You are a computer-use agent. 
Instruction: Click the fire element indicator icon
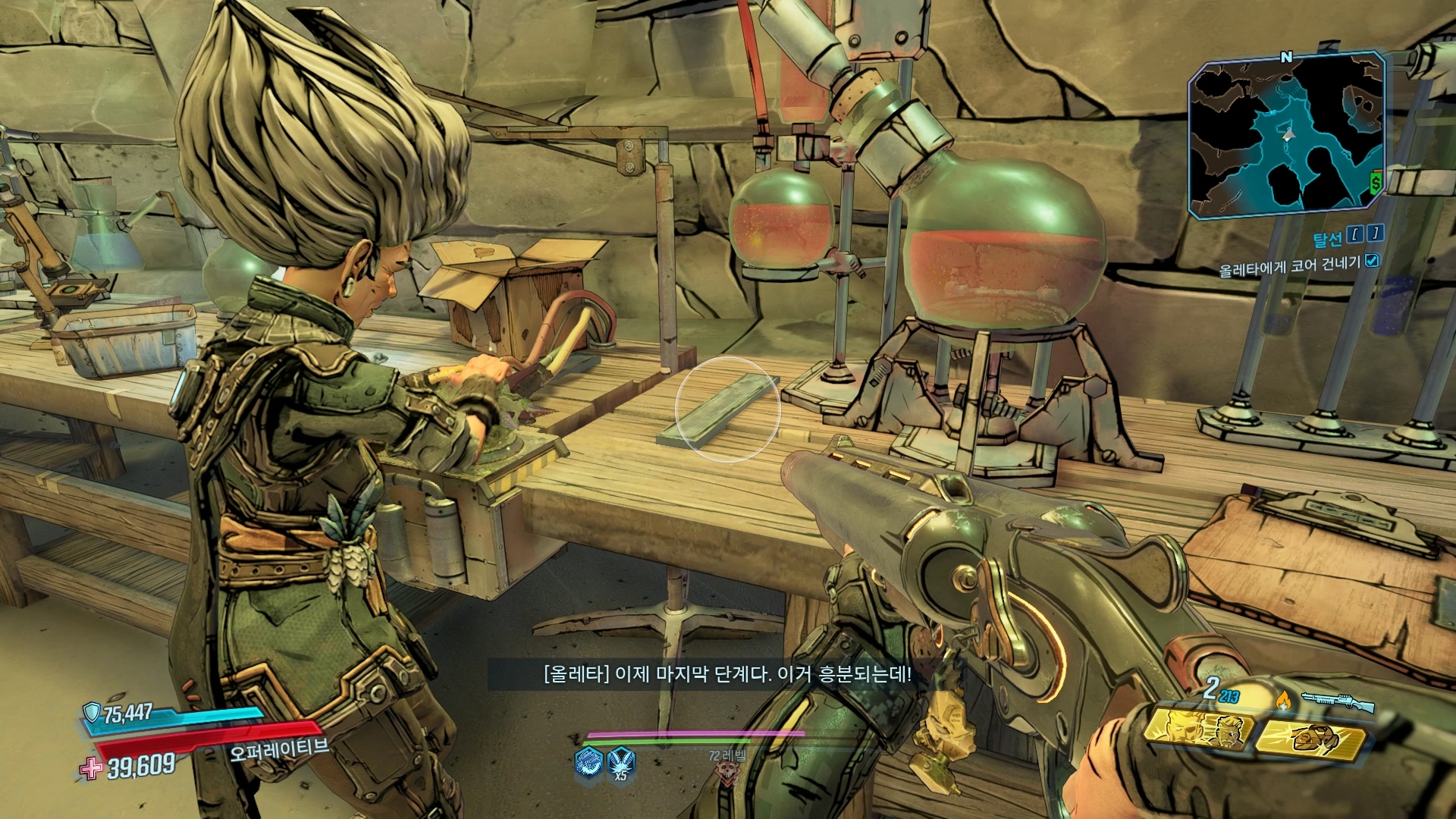[1283, 698]
